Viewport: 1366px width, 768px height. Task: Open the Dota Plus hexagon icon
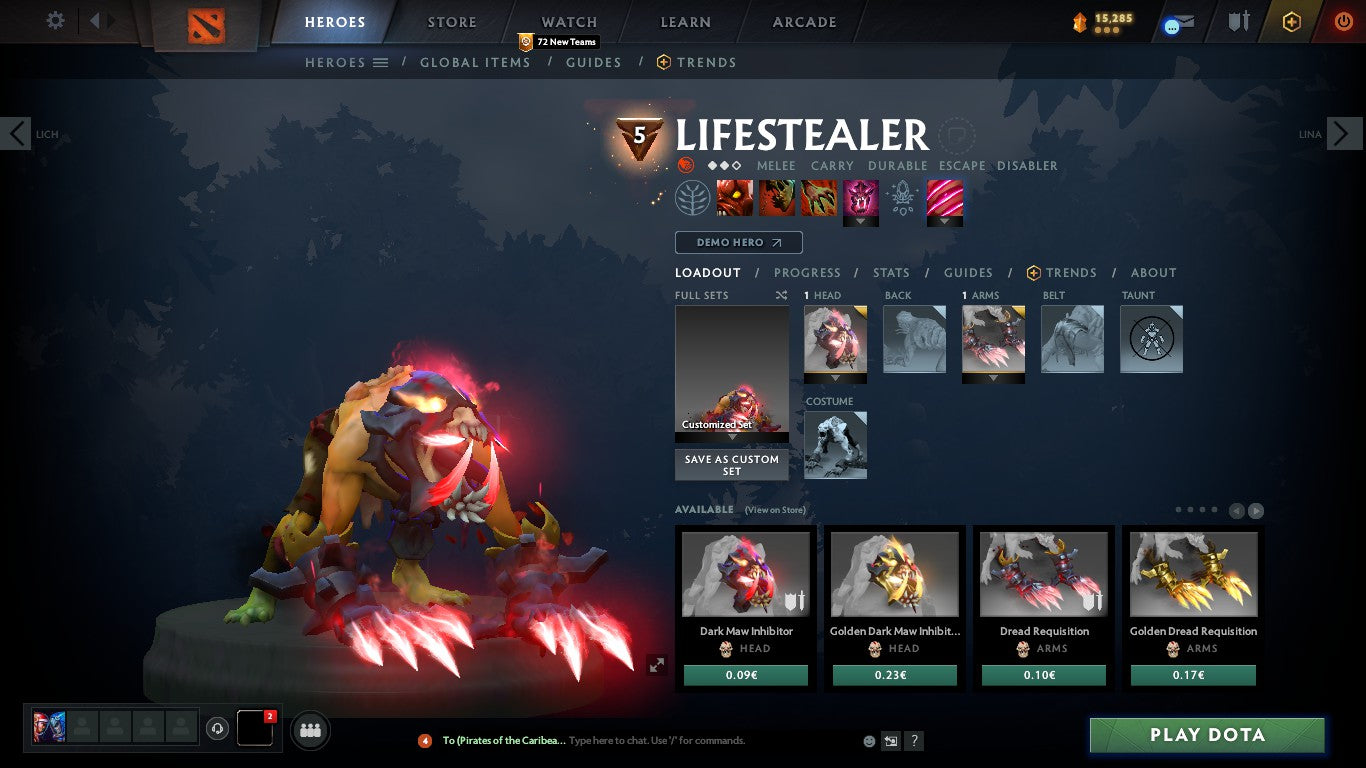pos(1290,22)
